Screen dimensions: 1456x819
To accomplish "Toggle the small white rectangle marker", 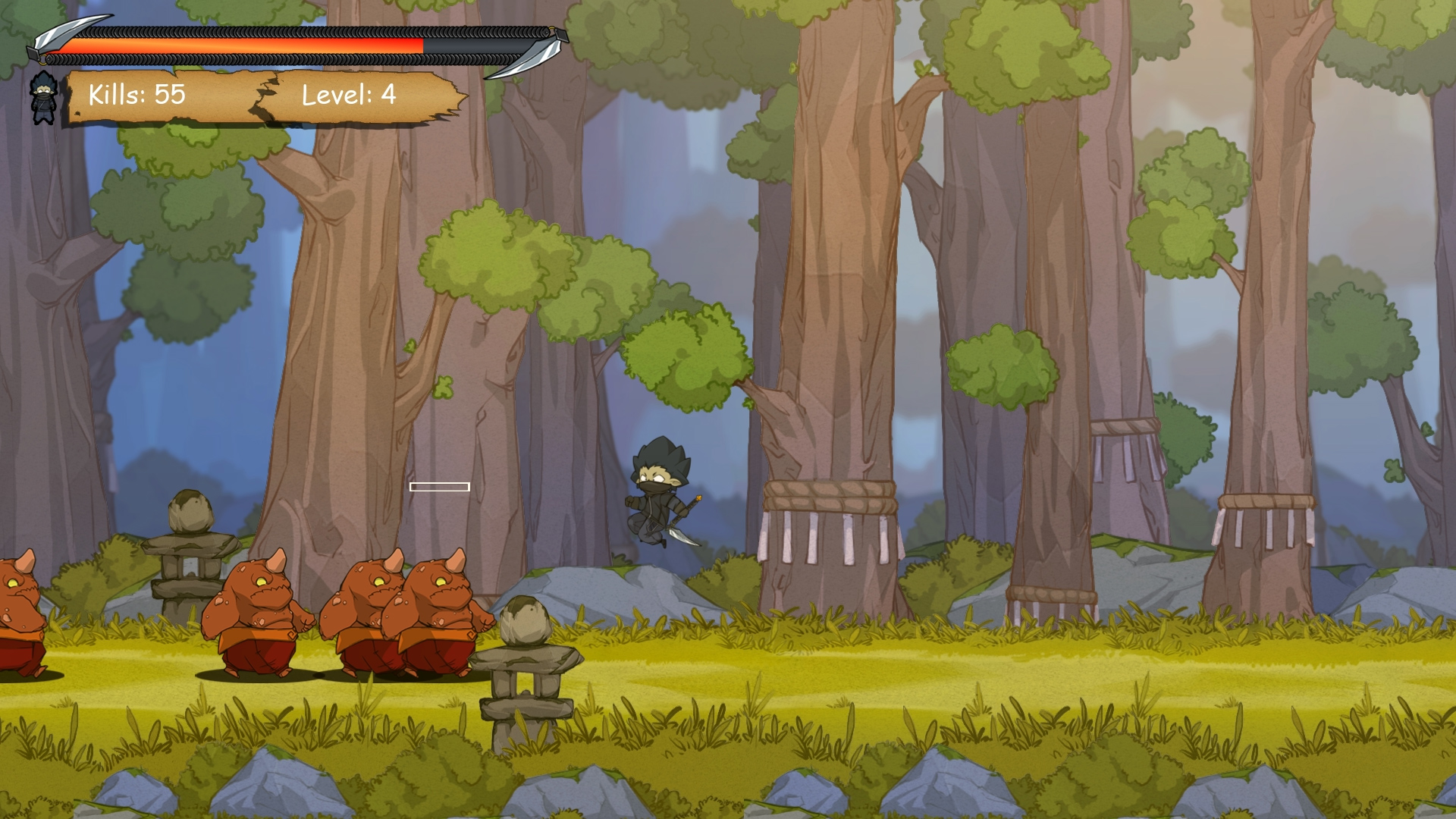I will 440,486.
